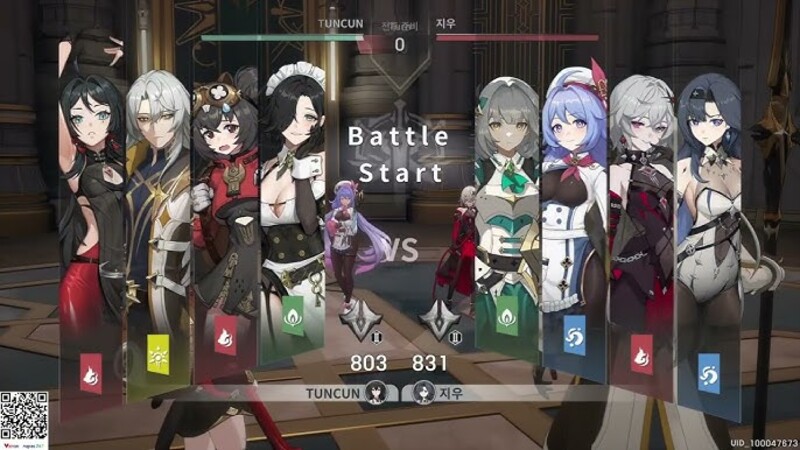Open 지우's player avatar icon
Image resolution: width=800 pixels, height=450 pixels.
423,393
